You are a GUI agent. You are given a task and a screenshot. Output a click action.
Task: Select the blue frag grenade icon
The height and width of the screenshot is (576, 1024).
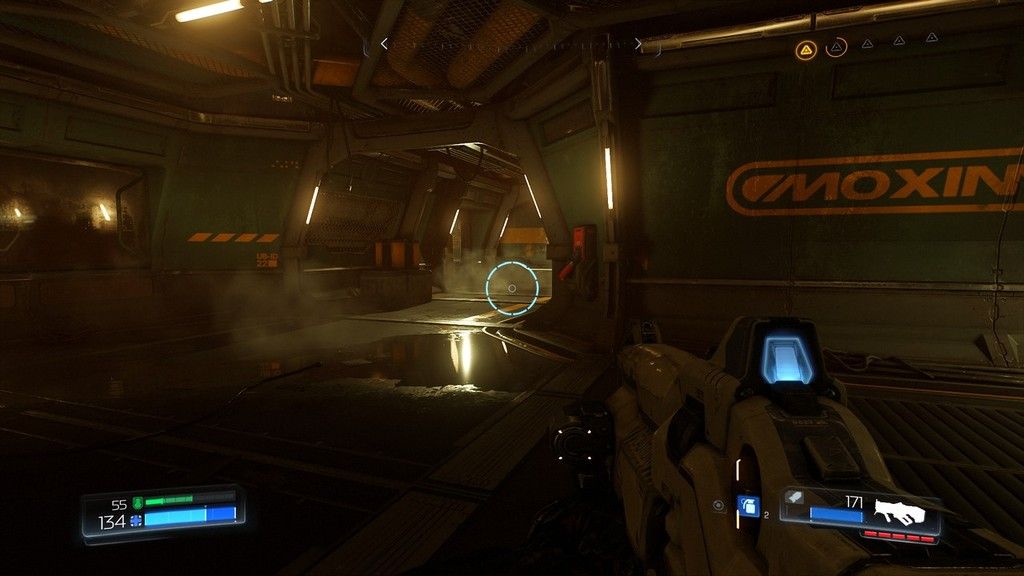pos(747,506)
